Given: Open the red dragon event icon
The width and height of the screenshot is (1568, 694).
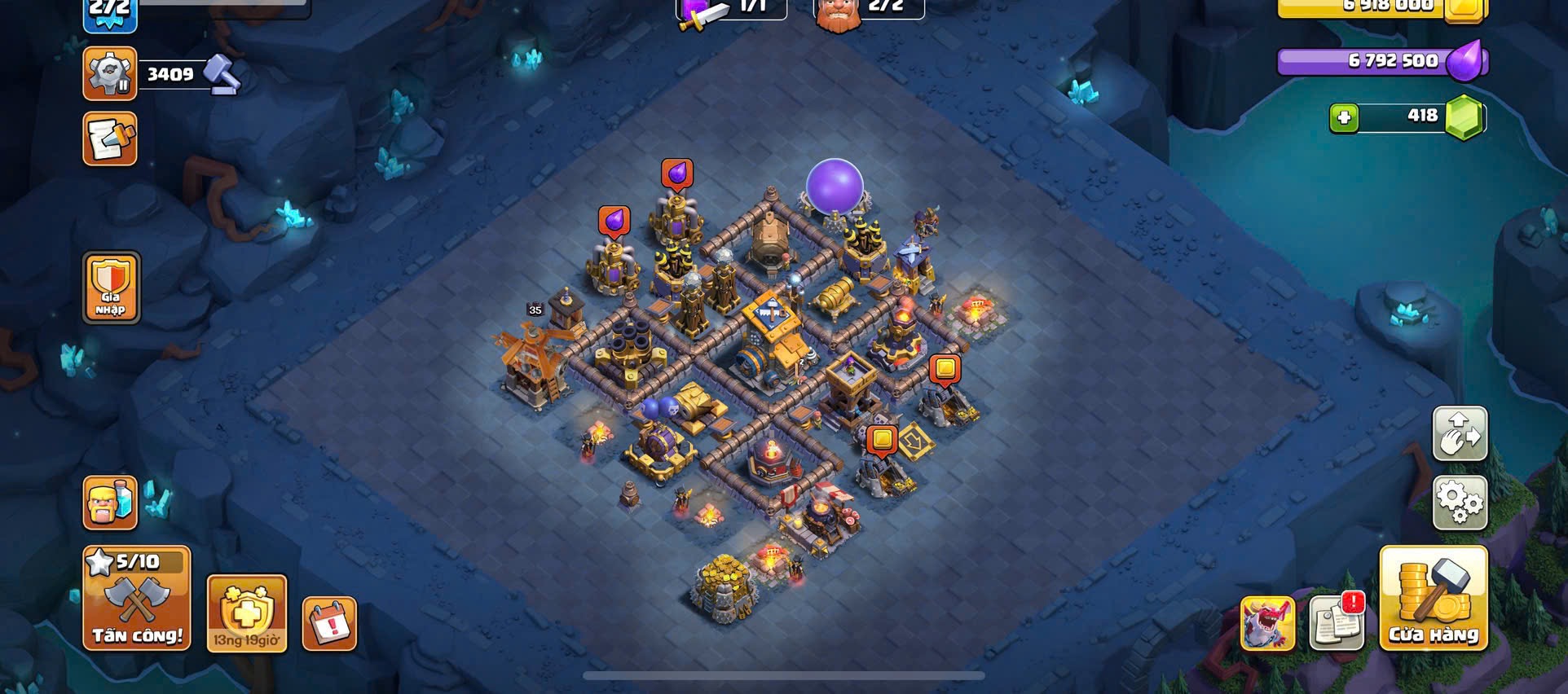Looking at the screenshot, I should coord(1267,624).
